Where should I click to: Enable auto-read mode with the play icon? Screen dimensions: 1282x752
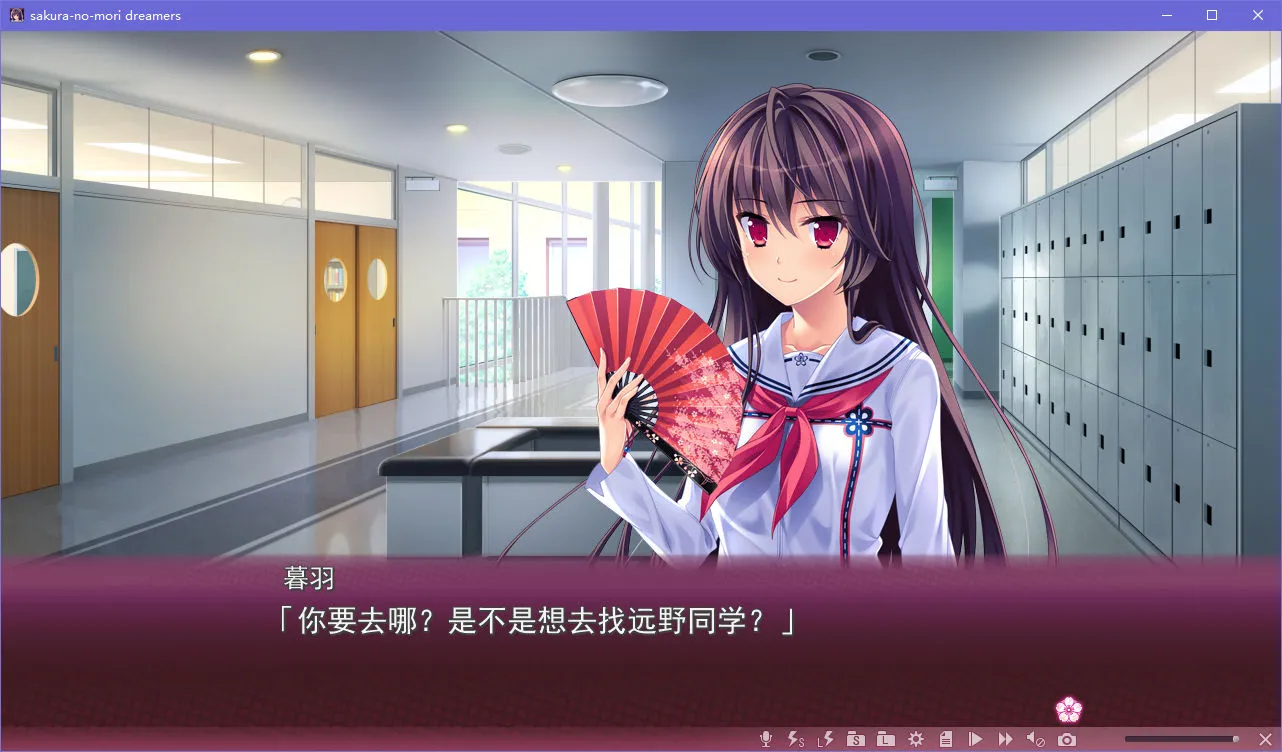point(977,739)
